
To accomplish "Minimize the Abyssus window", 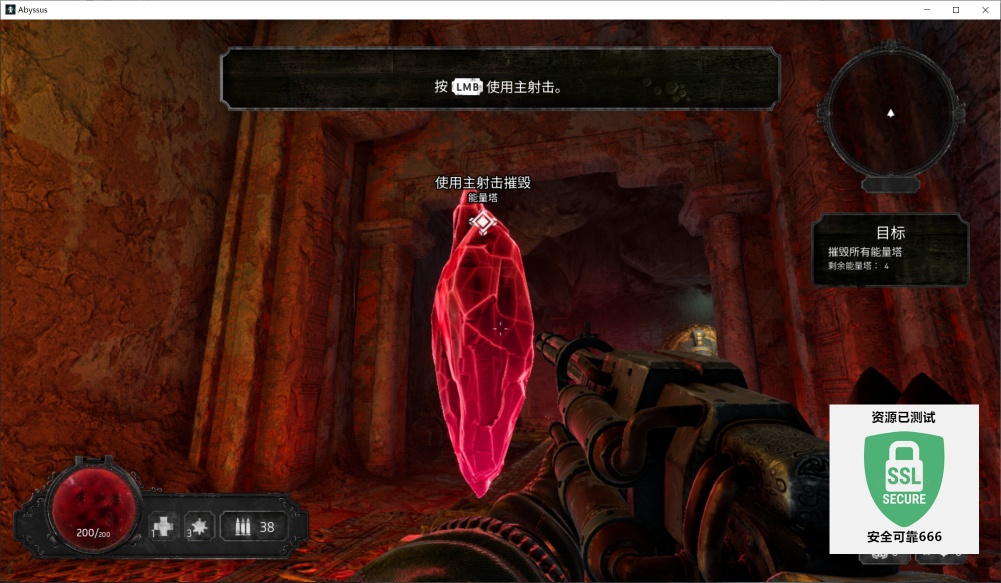I will pyautogui.click(x=927, y=9).
